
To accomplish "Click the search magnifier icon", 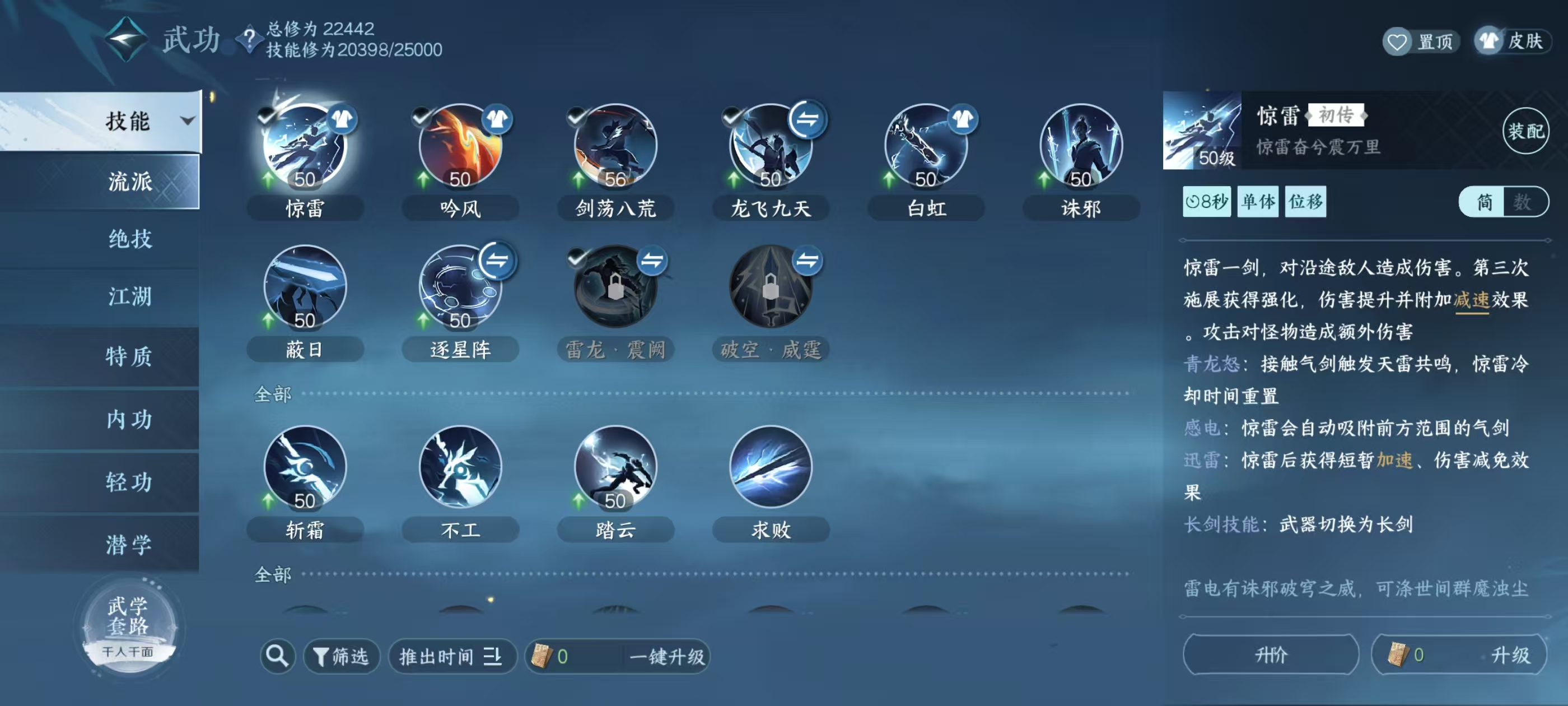I will tap(277, 657).
